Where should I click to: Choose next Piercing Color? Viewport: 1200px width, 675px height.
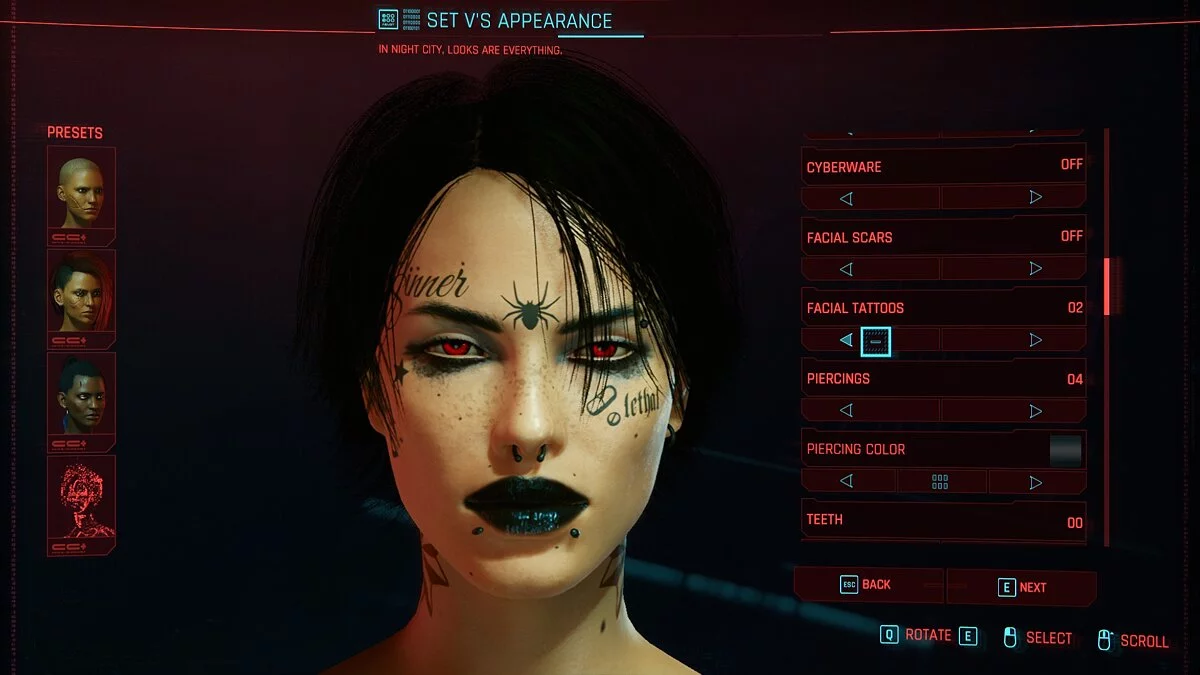tap(1035, 482)
